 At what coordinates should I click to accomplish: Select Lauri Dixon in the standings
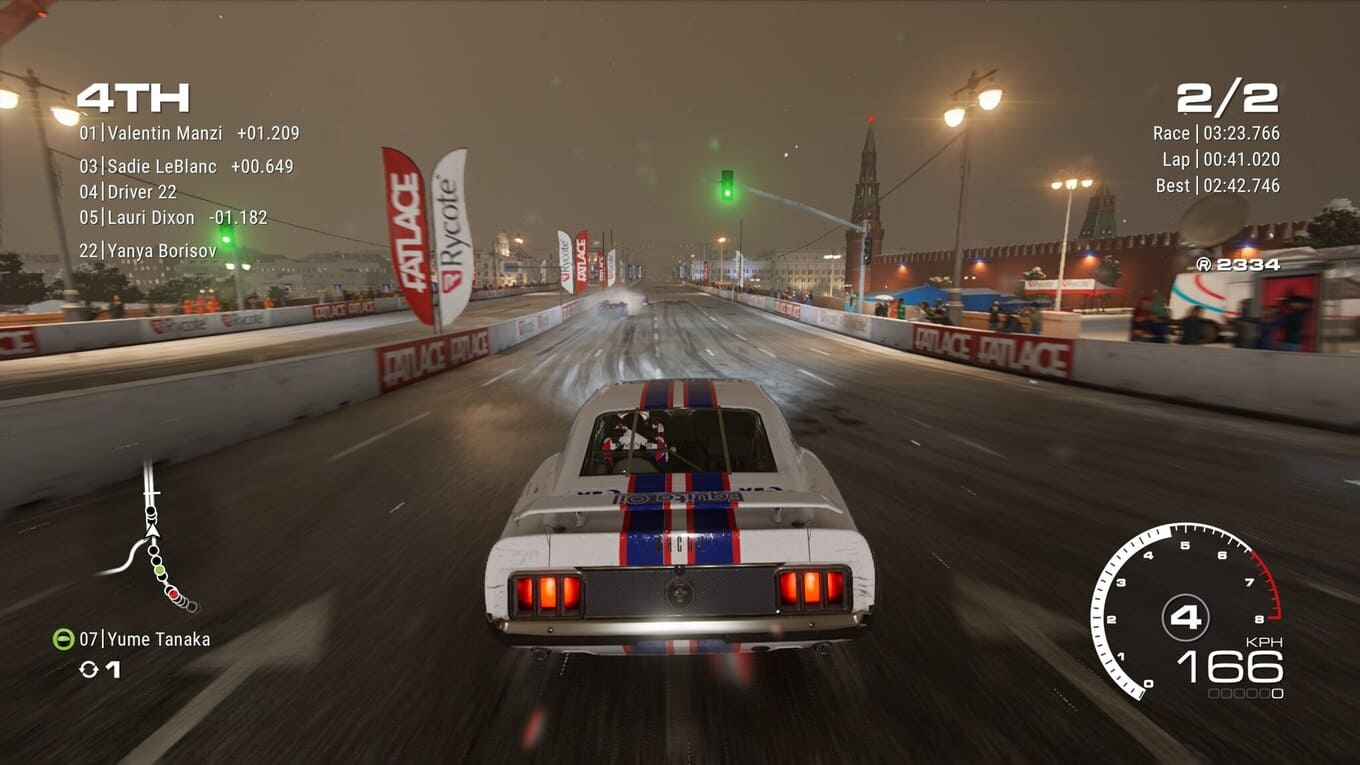coord(173,218)
